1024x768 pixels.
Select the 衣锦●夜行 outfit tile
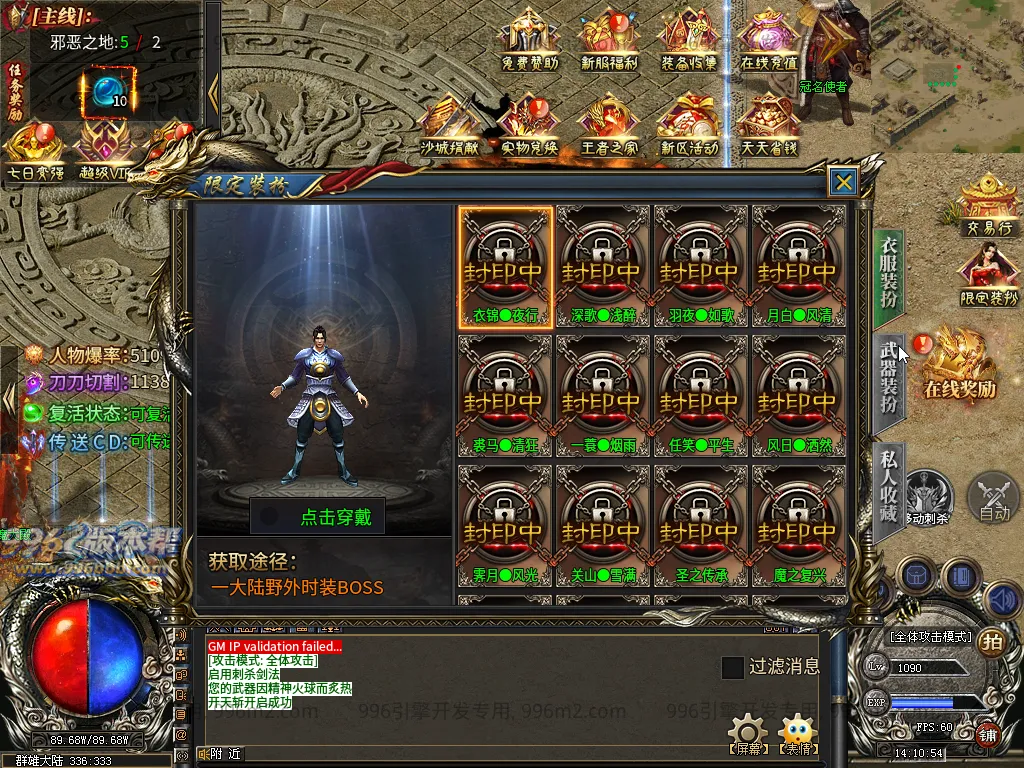click(506, 267)
